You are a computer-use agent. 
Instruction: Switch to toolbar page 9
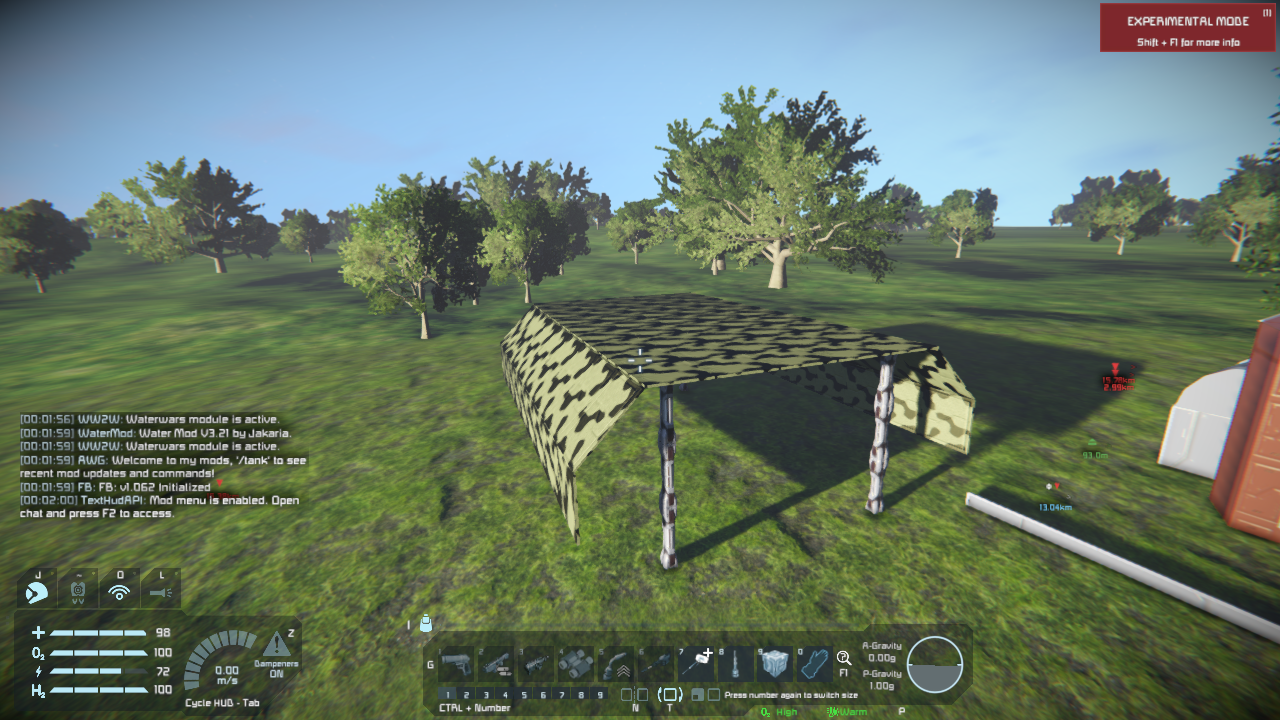(x=600, y=694)
